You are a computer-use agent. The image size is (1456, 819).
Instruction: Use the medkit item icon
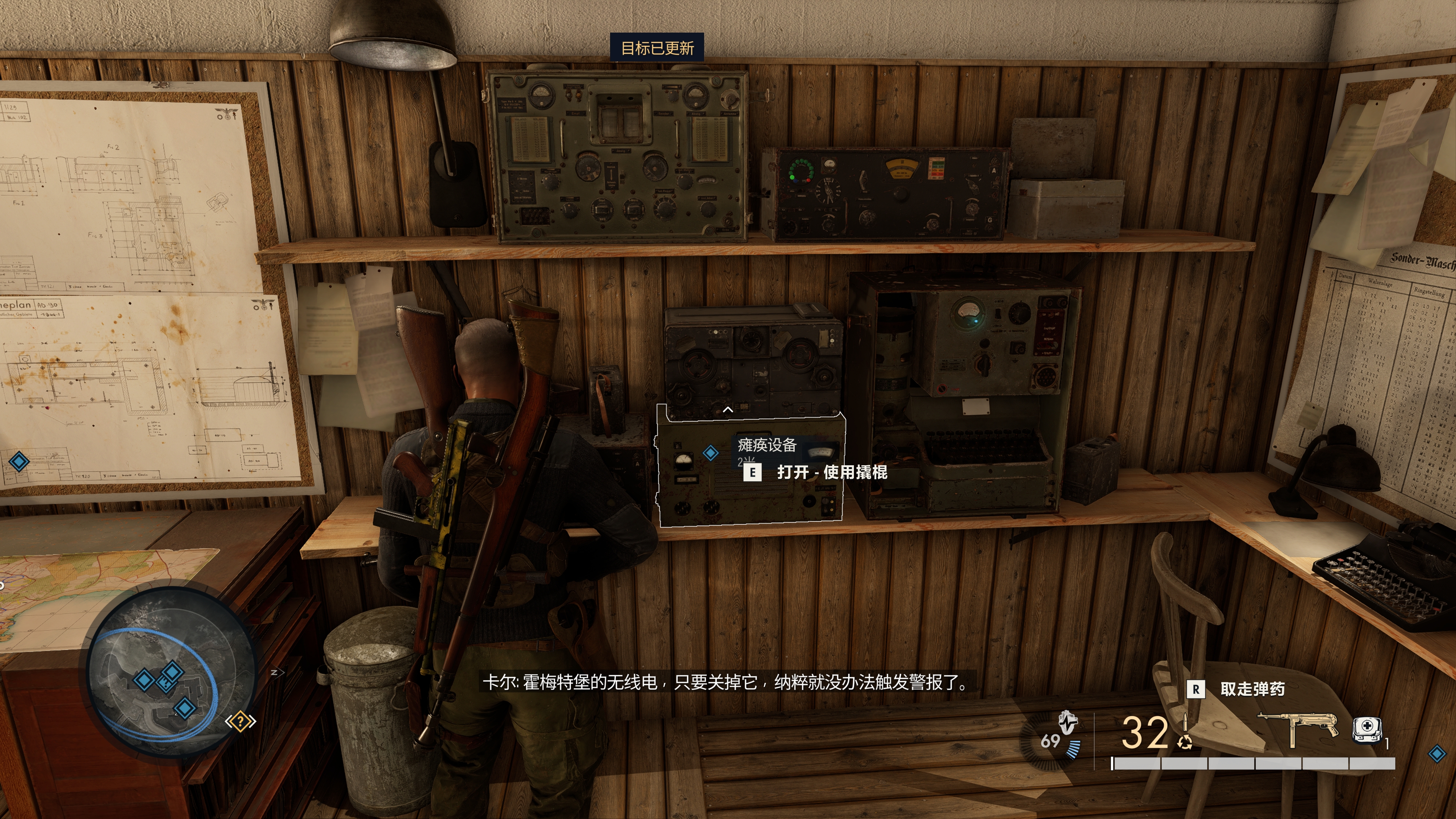1366,730
